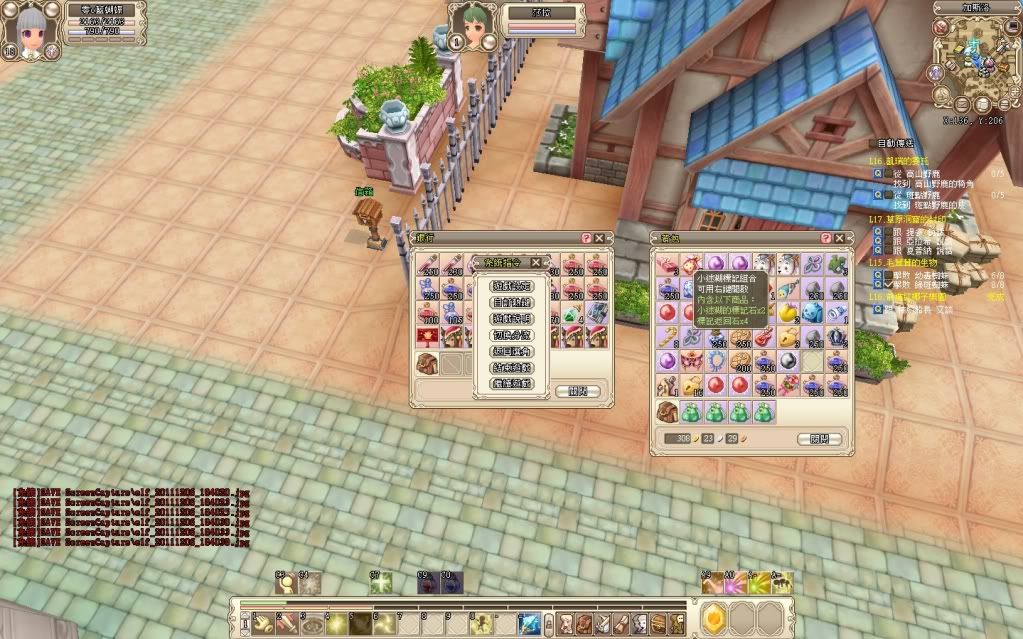Click the 關閉 button in the backpack window
Viewport: 1023px width, 639px height.
(819, 439)
